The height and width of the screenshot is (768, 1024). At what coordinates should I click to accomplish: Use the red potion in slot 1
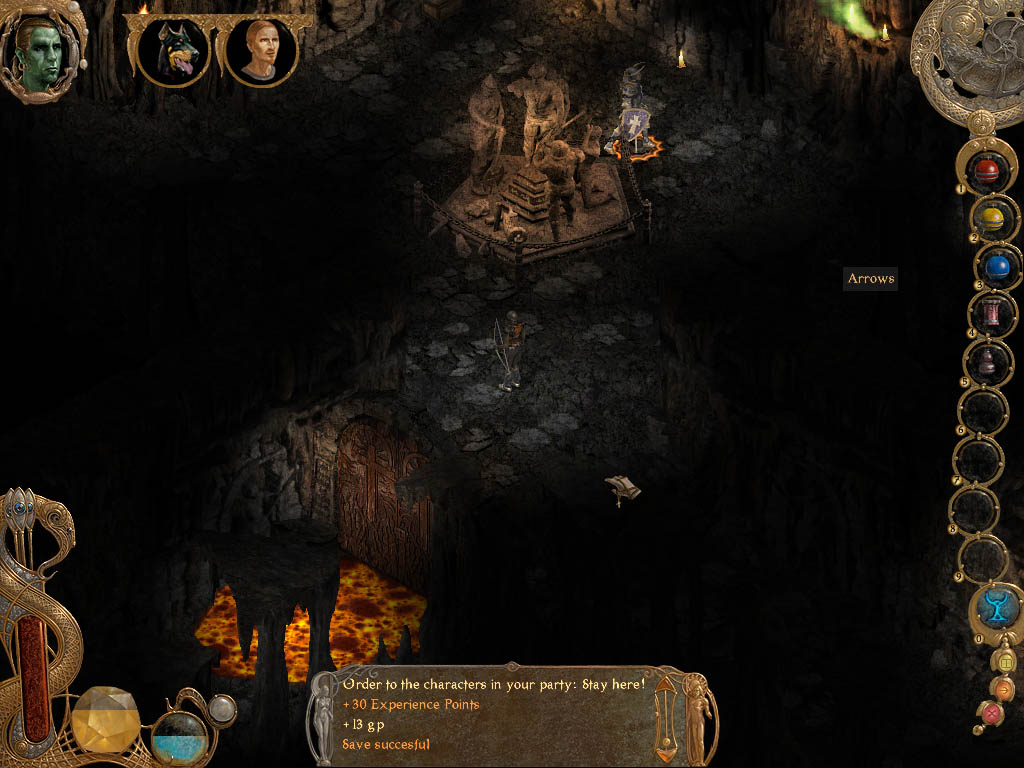coord(988,168)
